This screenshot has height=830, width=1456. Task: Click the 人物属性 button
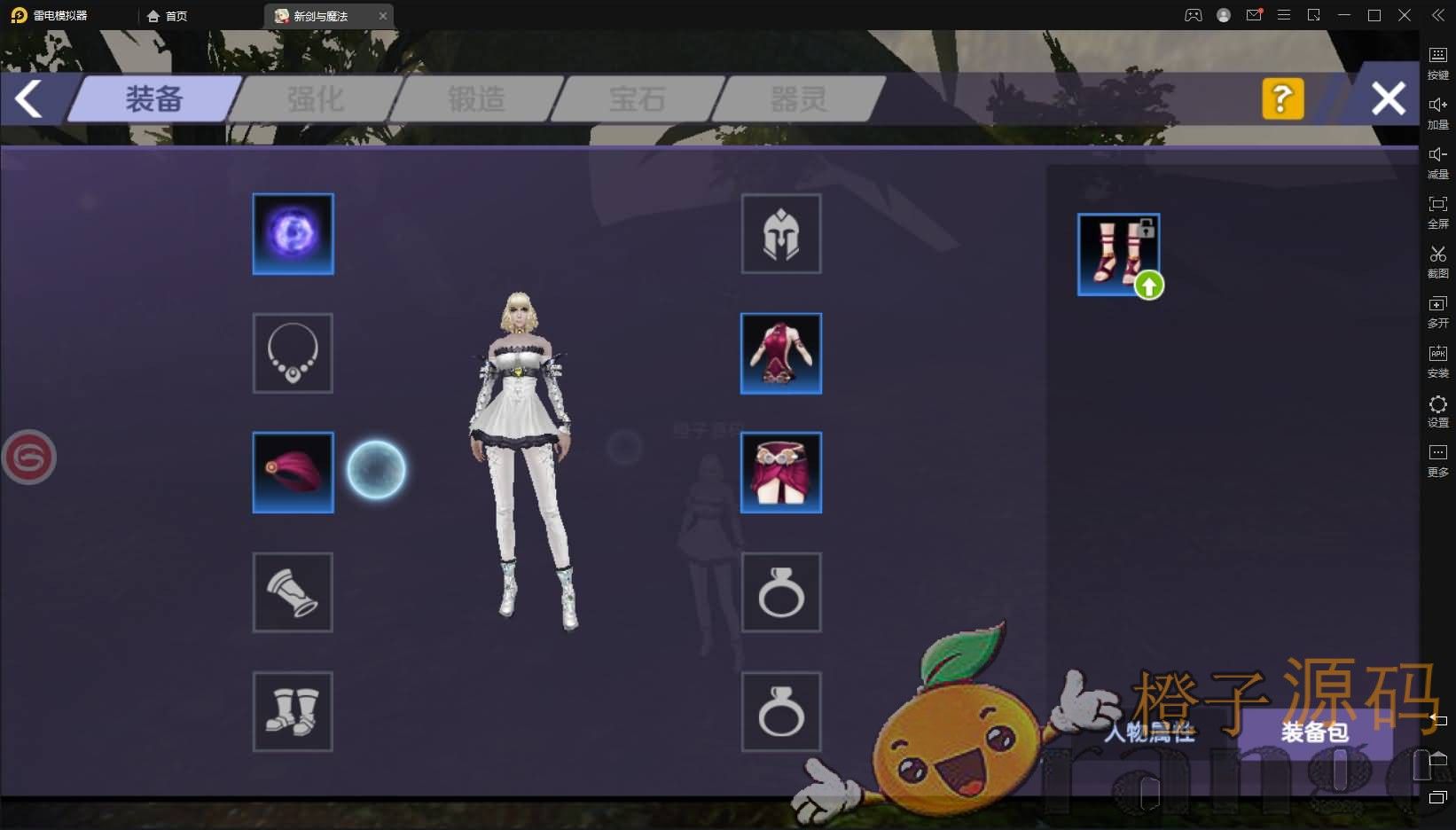pos(1150,733)
